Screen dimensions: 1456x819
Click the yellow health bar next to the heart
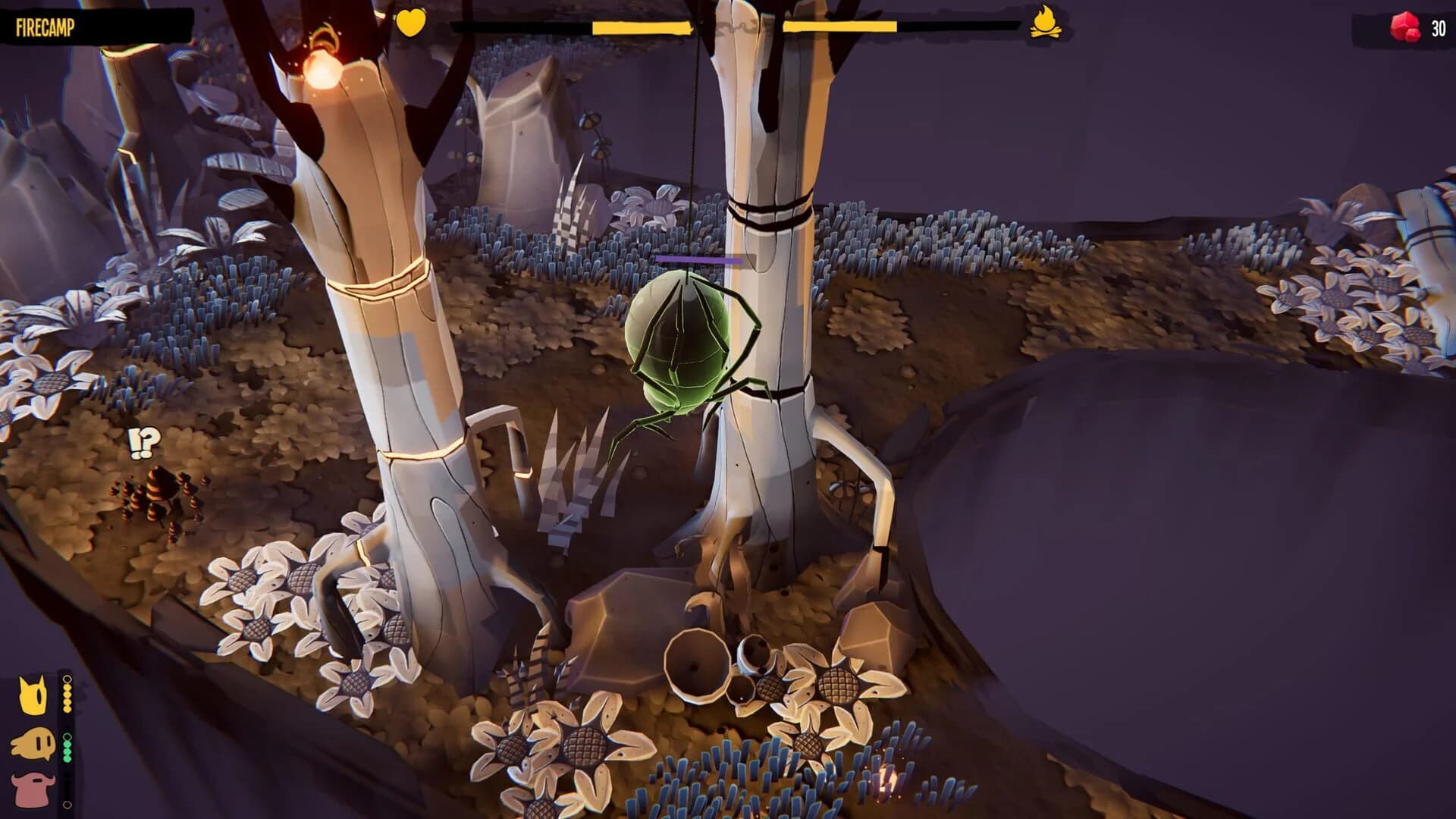[641, 27]
